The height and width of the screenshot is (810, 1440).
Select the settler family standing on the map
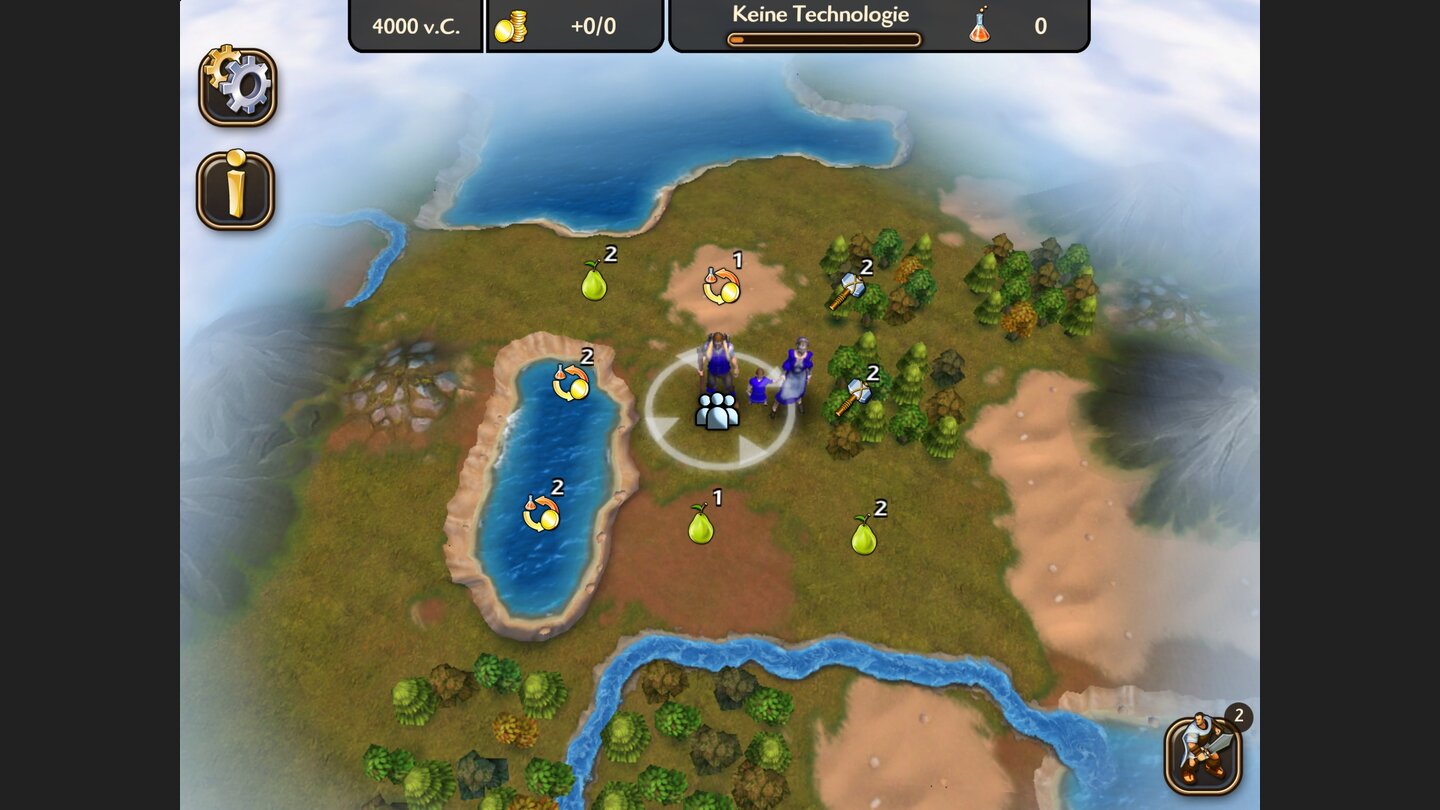coord(720,360)
